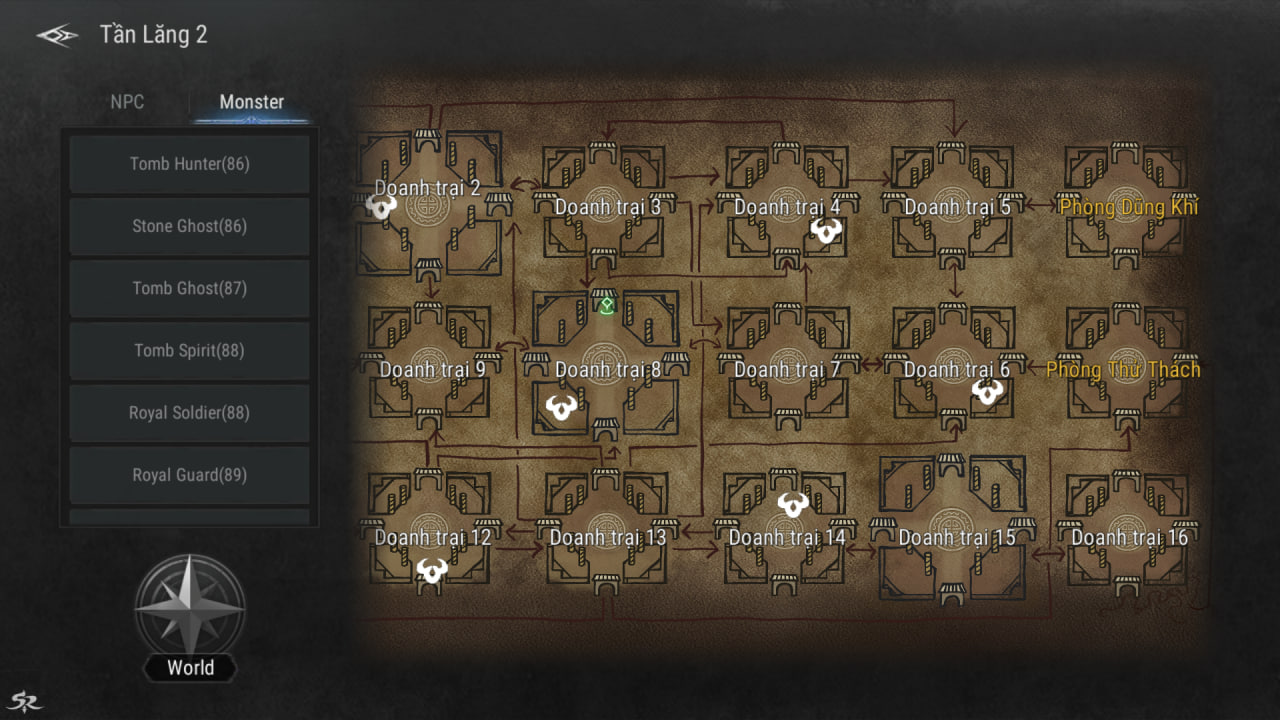
Task: Choose Tomb Spirit(88) from the list
Action: tap(189, 350)
